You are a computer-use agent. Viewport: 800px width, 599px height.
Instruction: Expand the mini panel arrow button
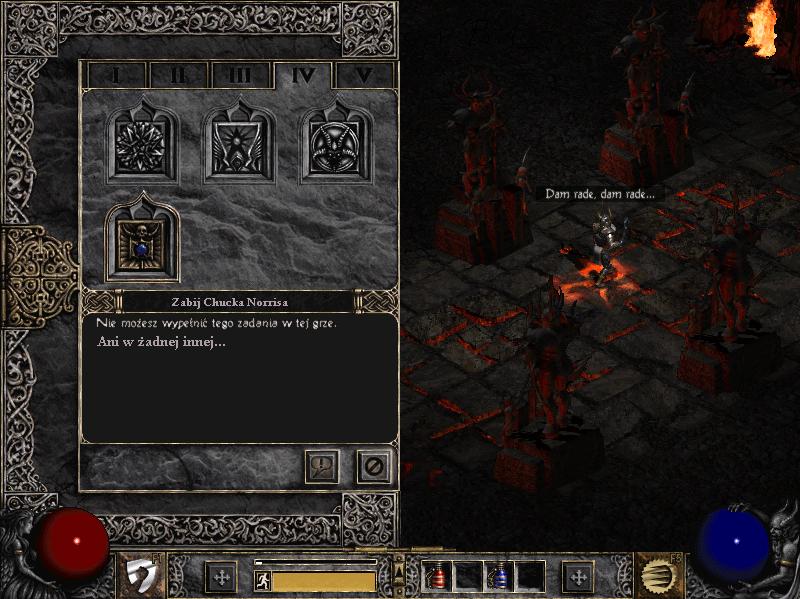(x=399, y=570)
